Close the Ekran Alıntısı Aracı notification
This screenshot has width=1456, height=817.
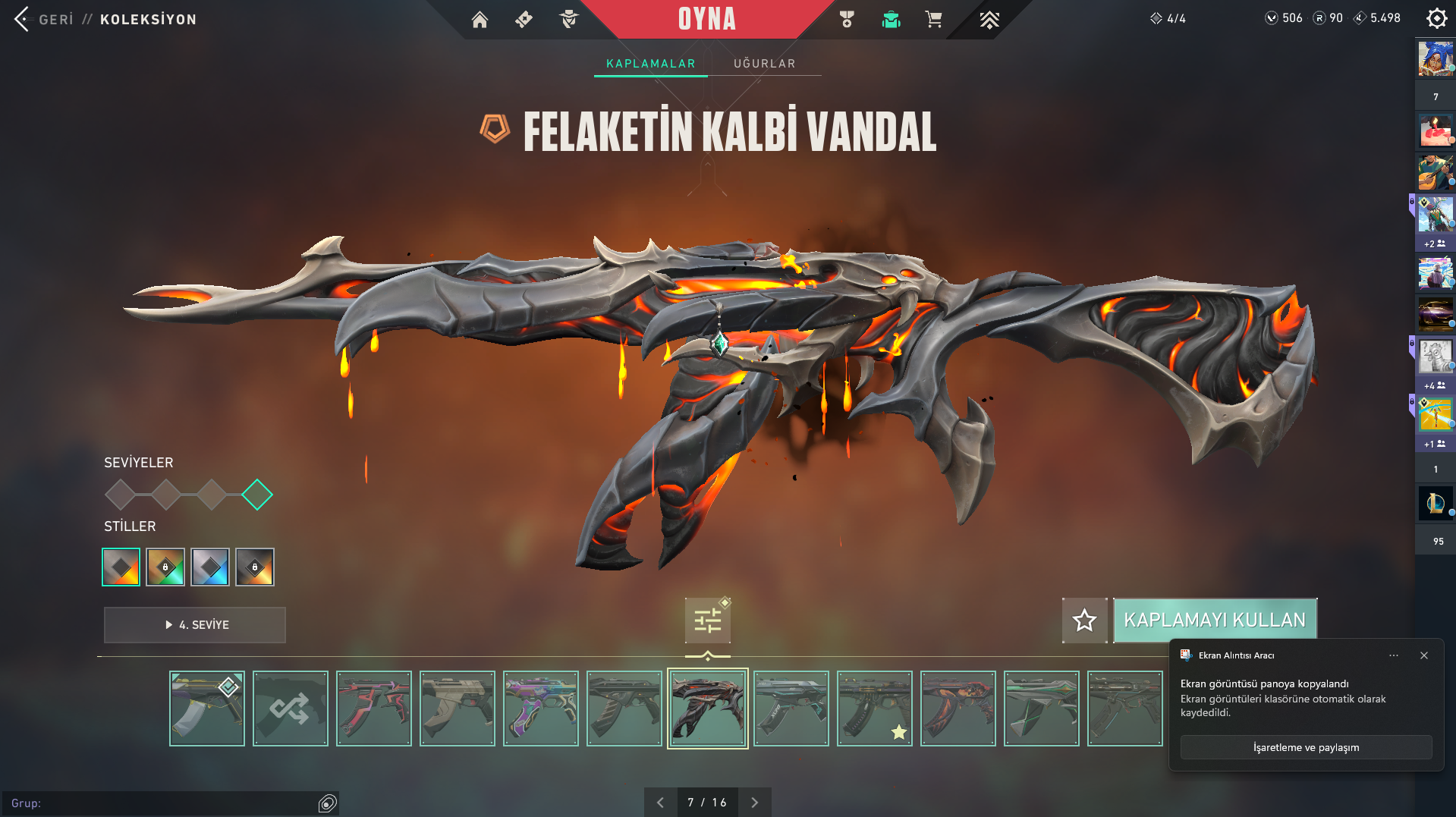[1424, 655]
